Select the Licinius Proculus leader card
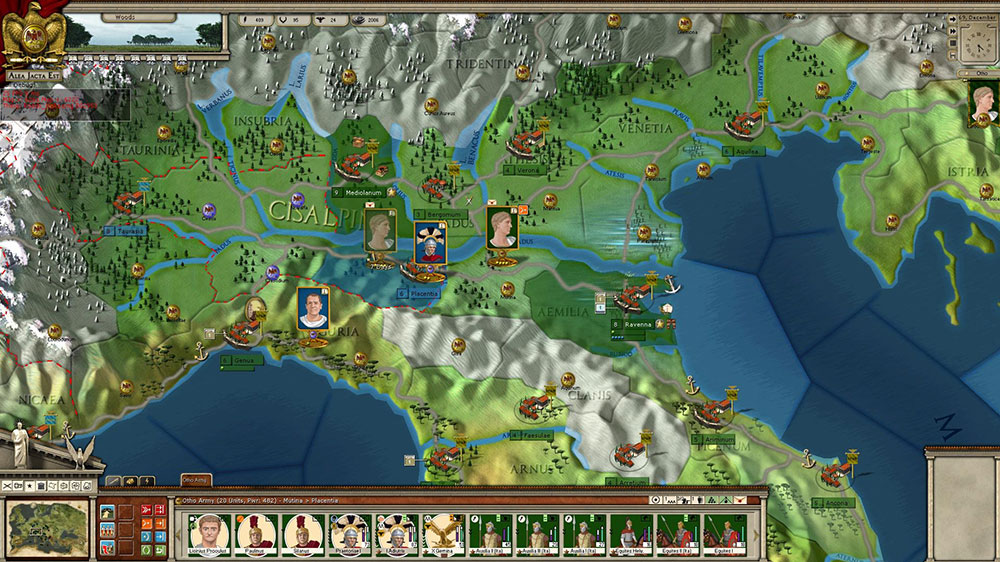Viewport: 1000px width, 562px height. (208, 533)
